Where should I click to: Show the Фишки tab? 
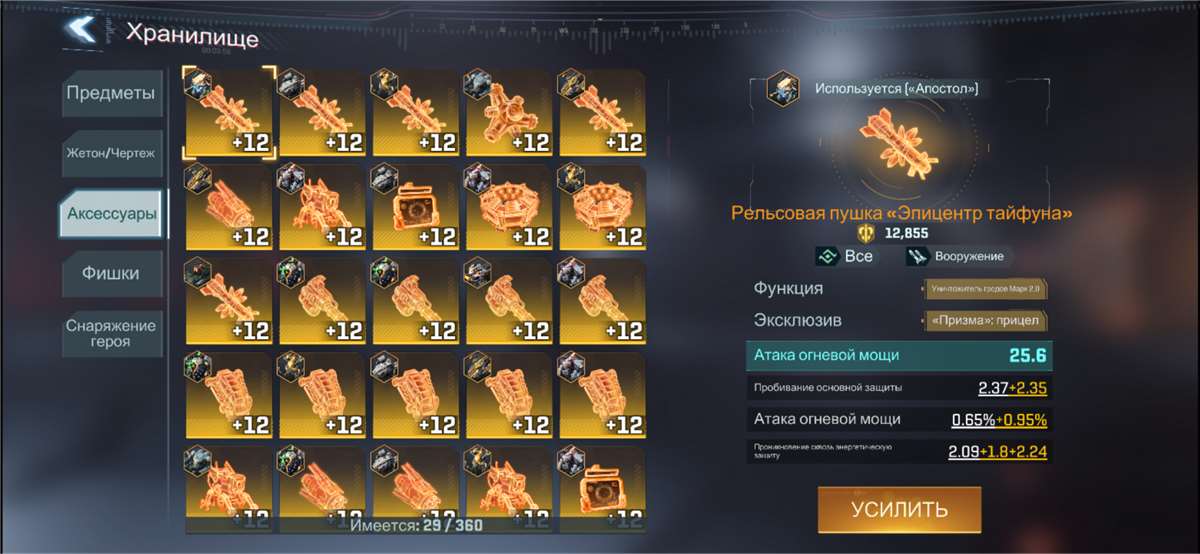pyautogui.click(x=110, y=273)
